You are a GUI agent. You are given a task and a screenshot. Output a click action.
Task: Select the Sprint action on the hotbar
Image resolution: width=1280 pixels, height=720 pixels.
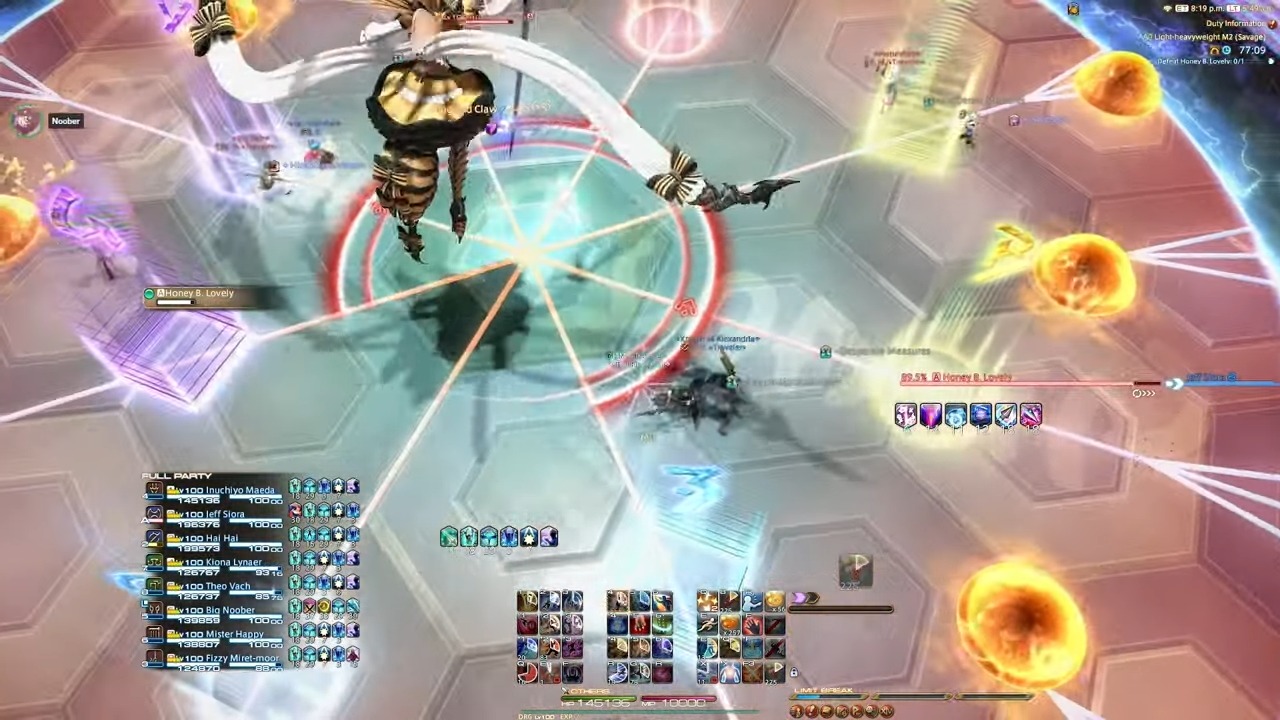click(x=707, y=624)
